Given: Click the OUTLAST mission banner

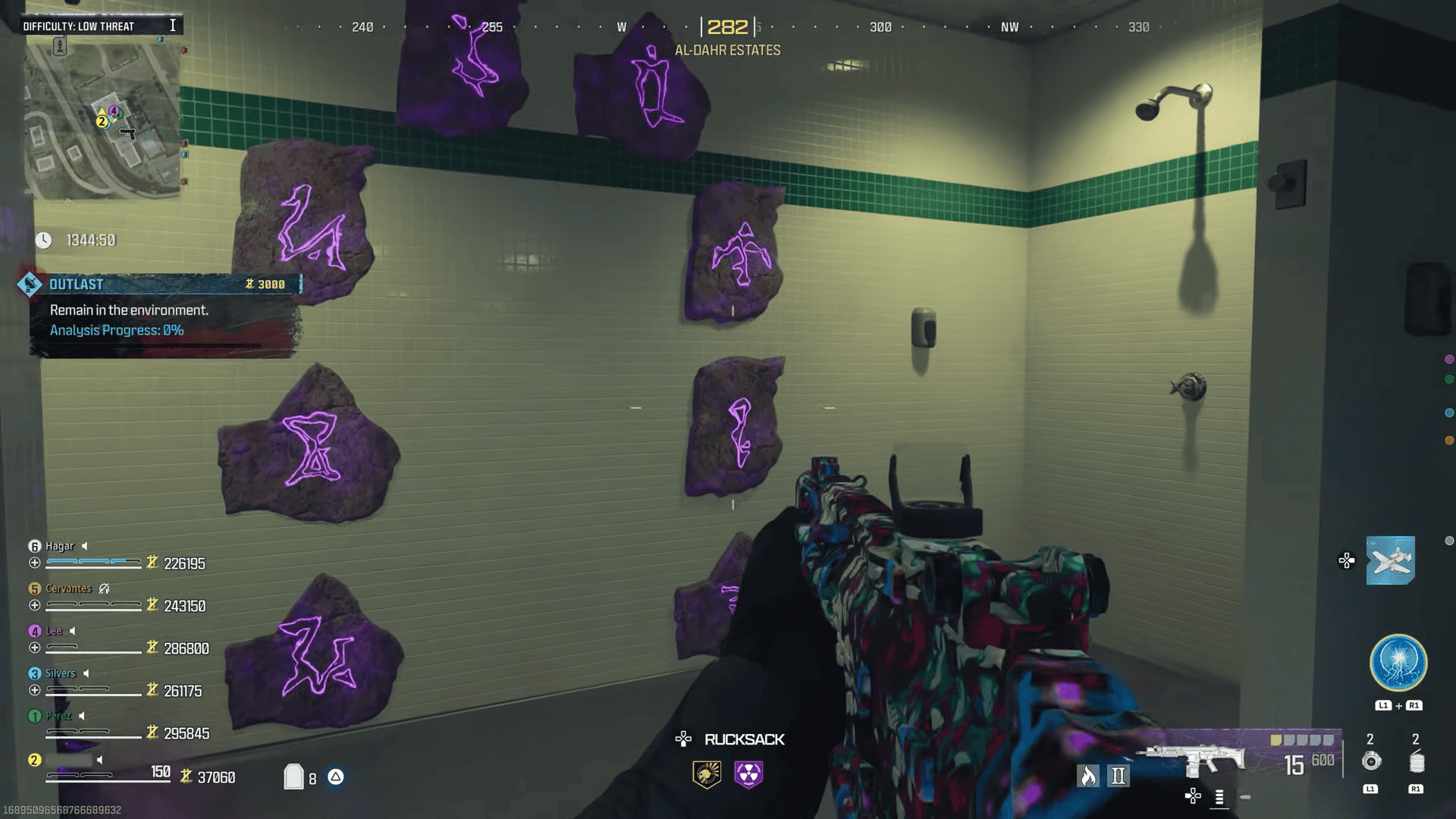Looking at the screenshot, I should [x=152, y=284].
